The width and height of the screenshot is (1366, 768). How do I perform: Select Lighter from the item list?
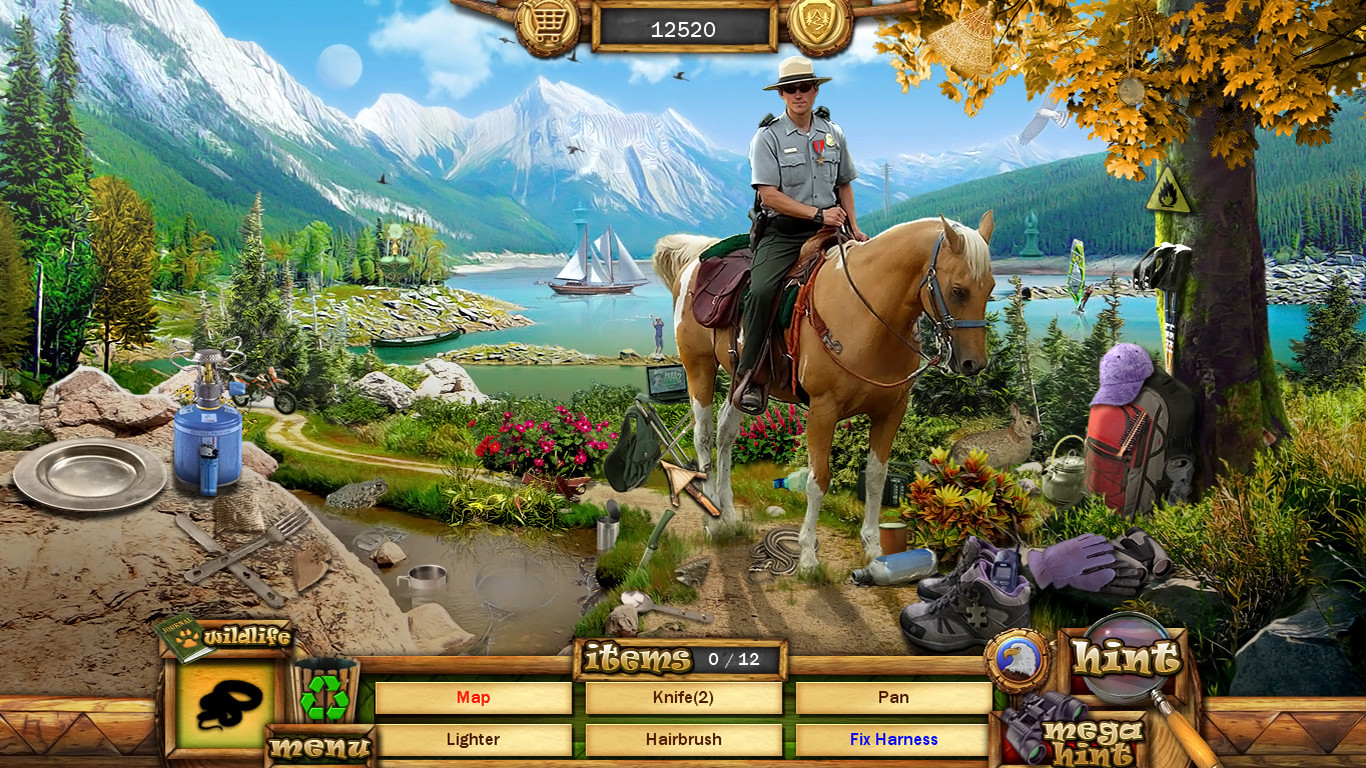click(x=473, y=739)
